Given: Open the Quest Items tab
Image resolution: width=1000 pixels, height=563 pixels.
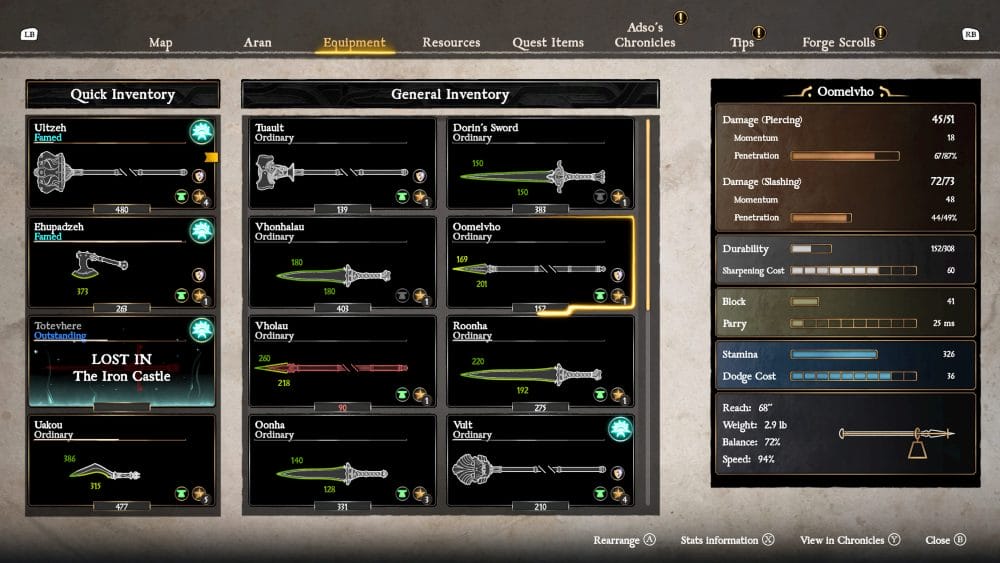Looking at the screenshot, I should pos(548,43).
